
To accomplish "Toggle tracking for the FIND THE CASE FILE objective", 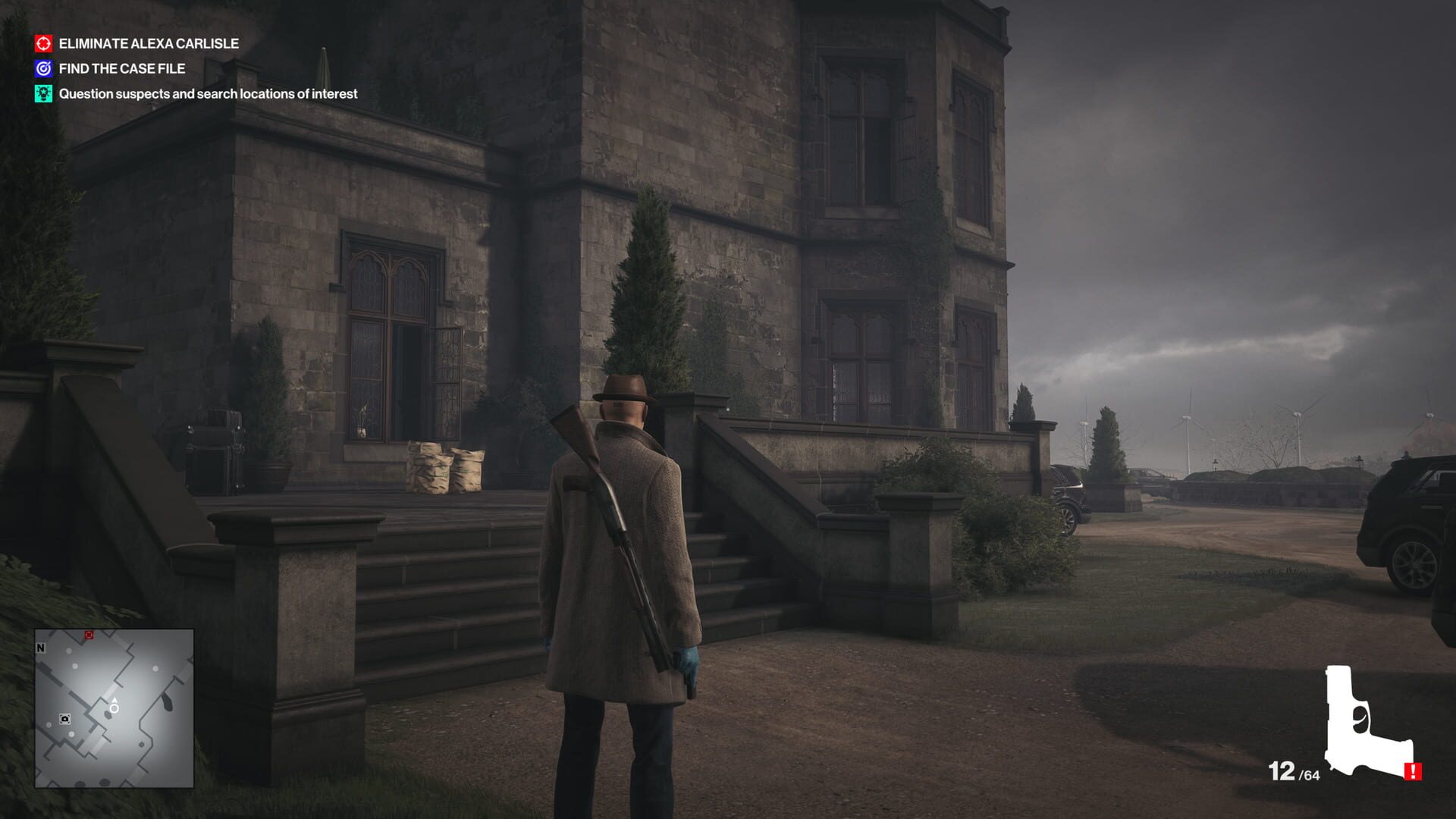I will point(121,68).
